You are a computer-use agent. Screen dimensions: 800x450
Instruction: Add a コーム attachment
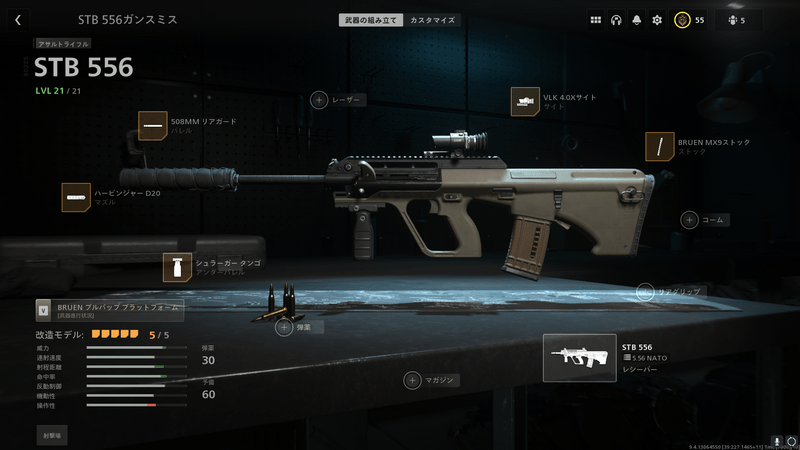pos(689,219)
